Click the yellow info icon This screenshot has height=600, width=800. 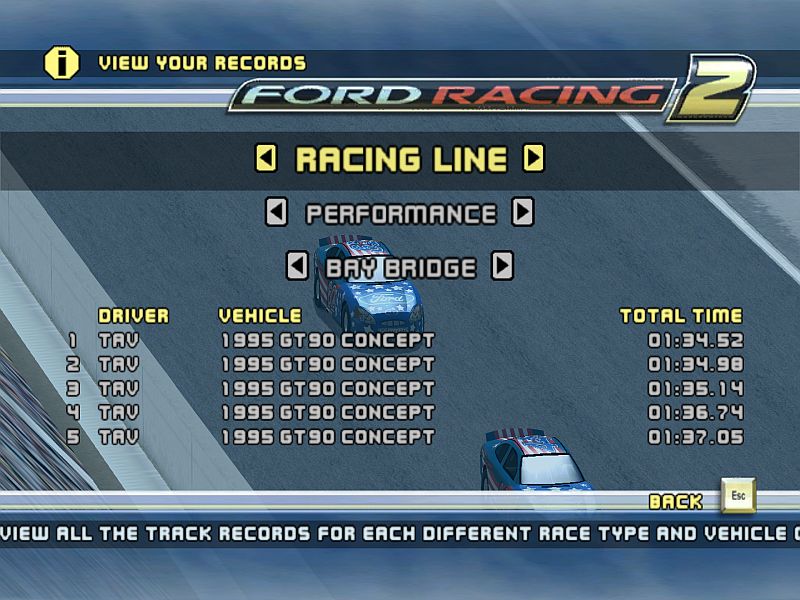(x=61, y=62)
